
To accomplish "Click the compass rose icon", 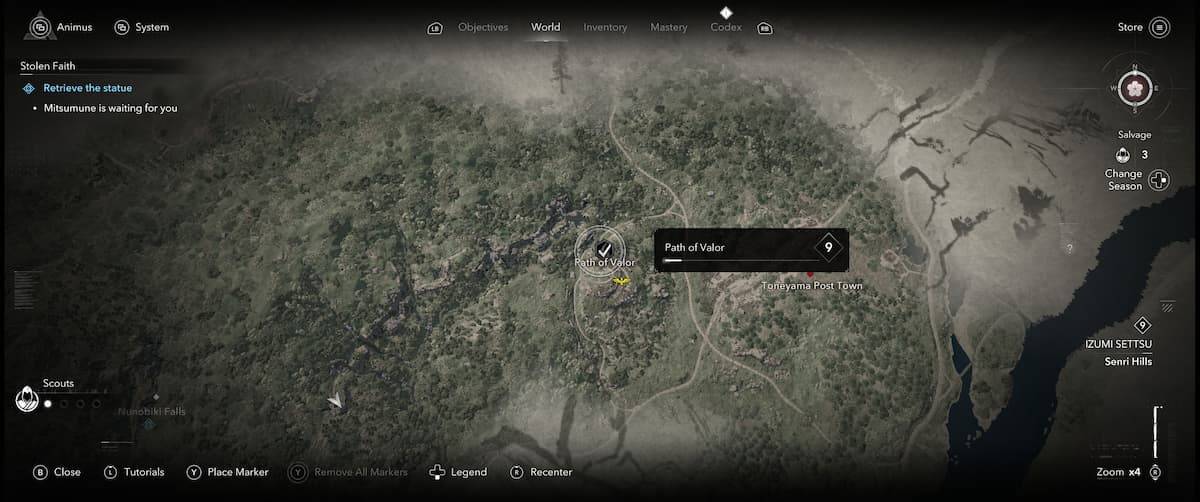I will [1135, 88].
